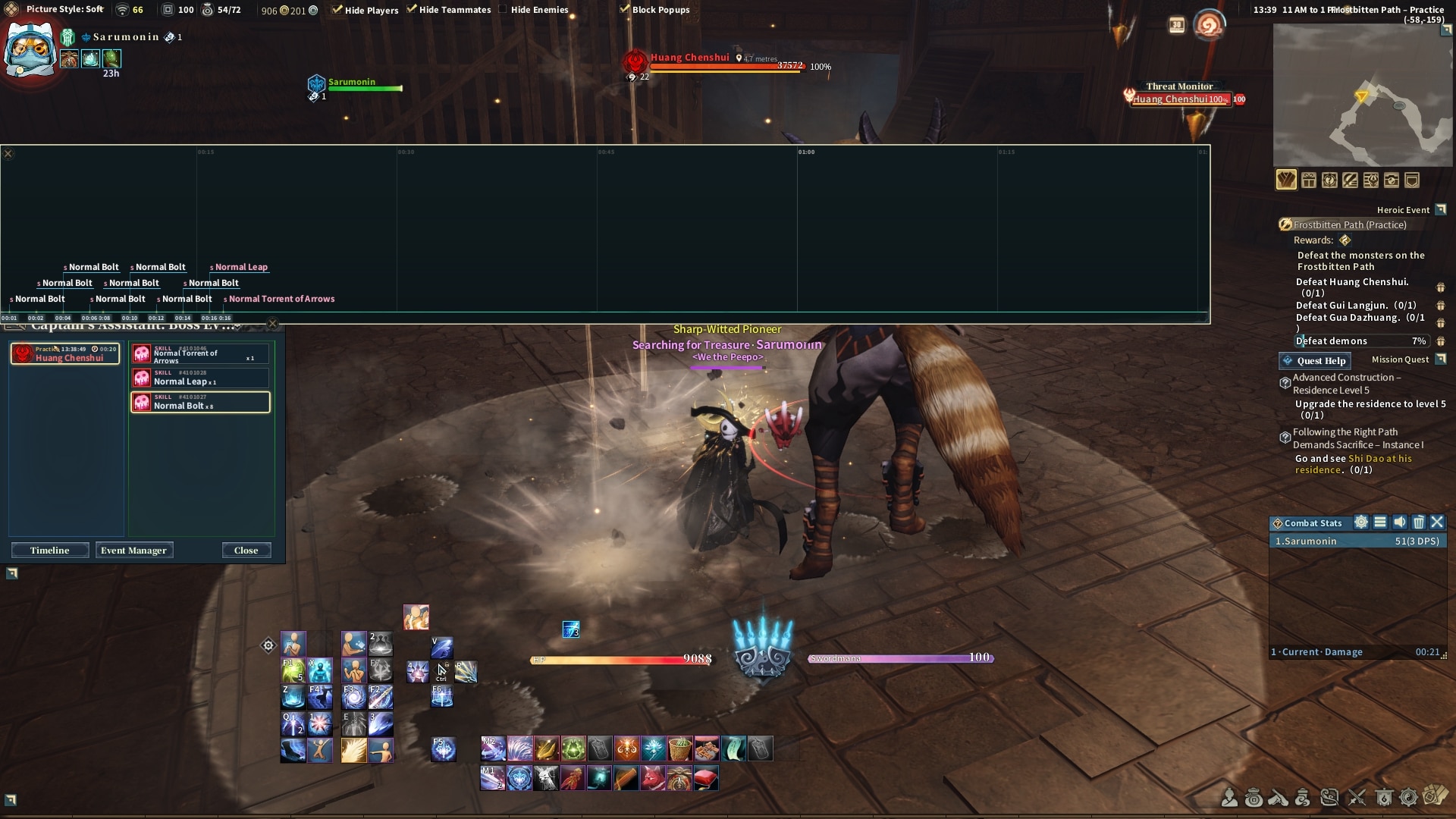1456x819 pixels.
Task: Click the minimap
Action: (x=1362, y=95)
